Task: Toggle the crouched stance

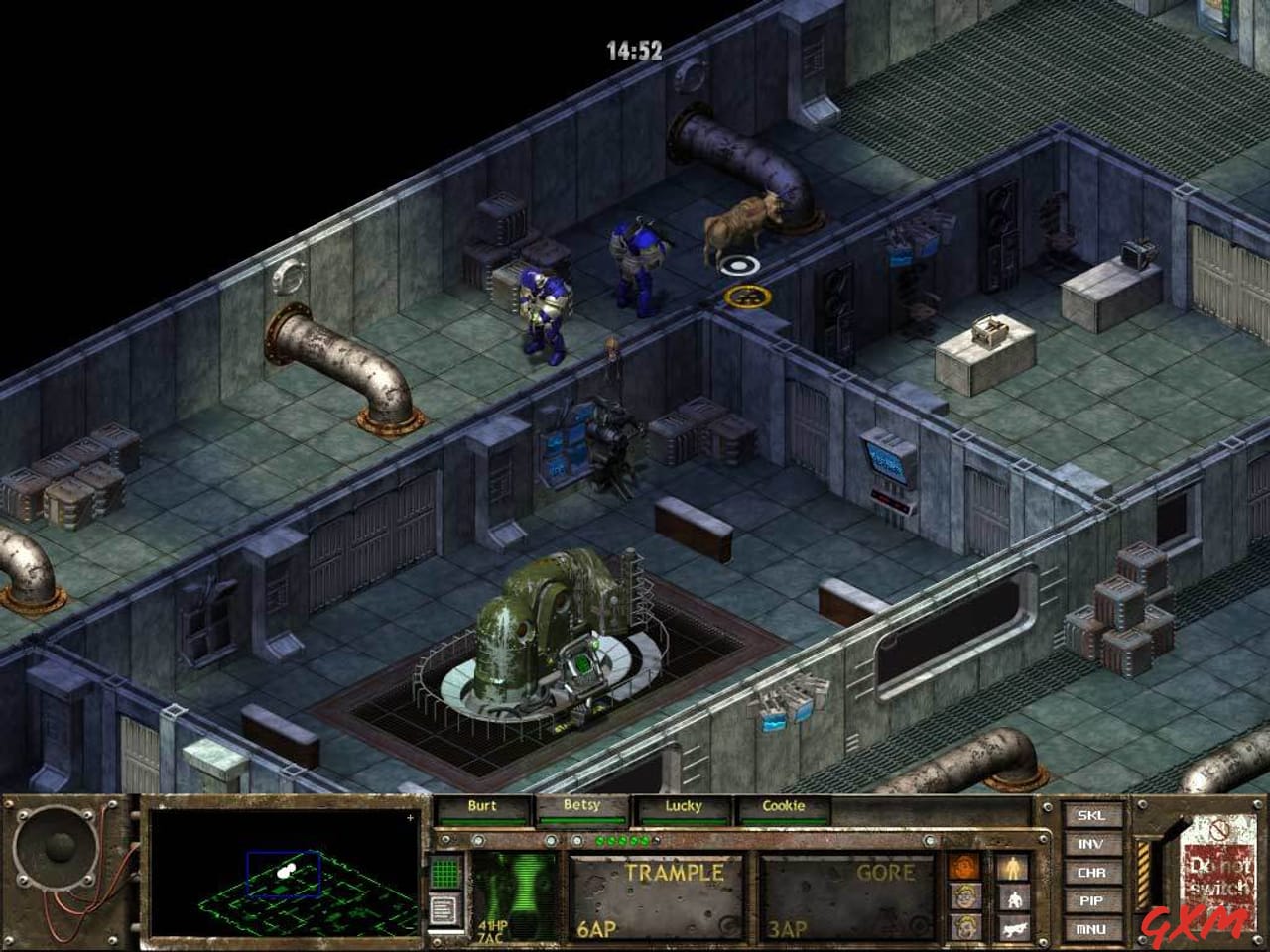Action: pos(1014,898)
